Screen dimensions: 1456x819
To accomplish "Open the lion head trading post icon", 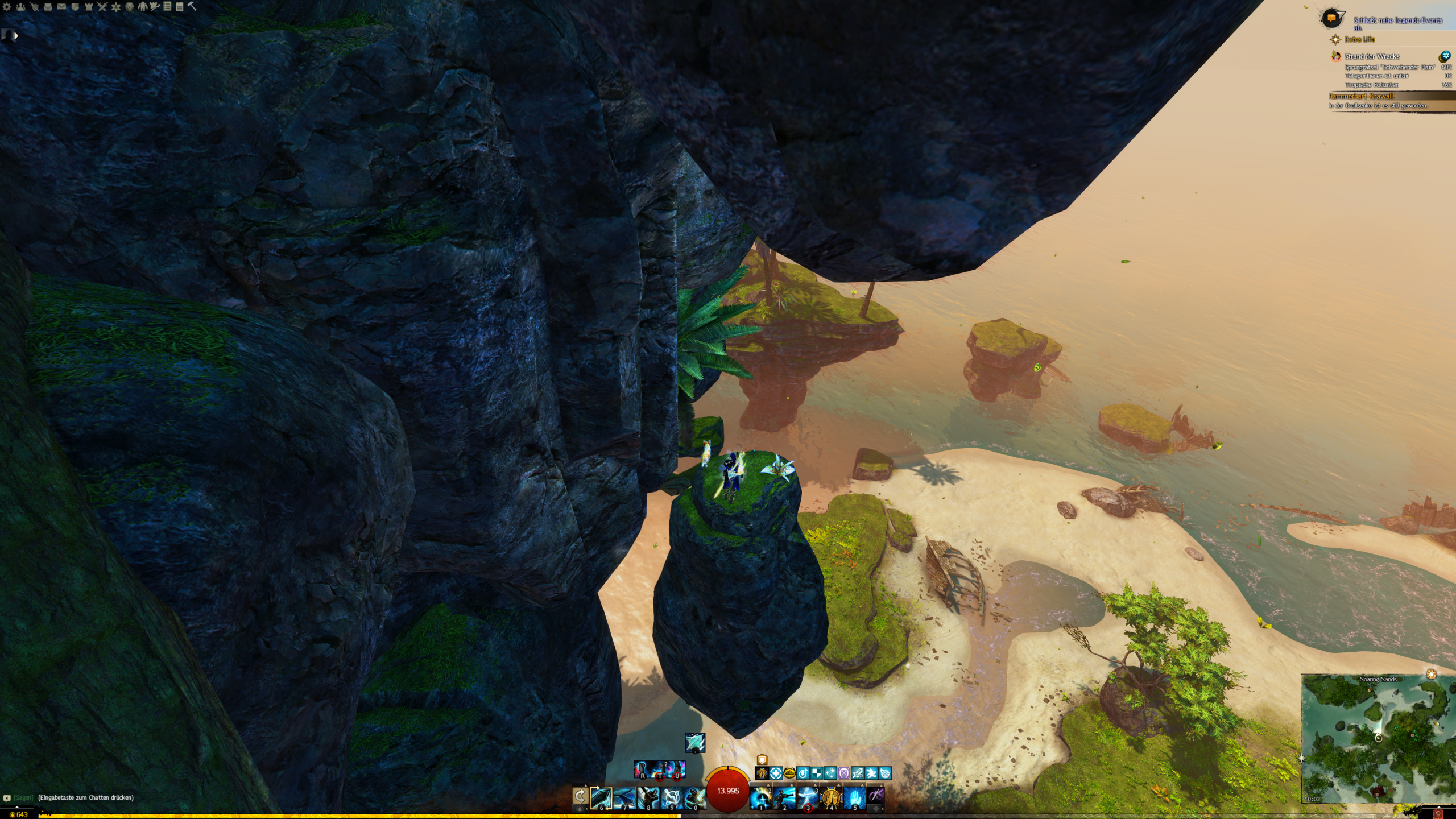I will [x=130, y=7].
